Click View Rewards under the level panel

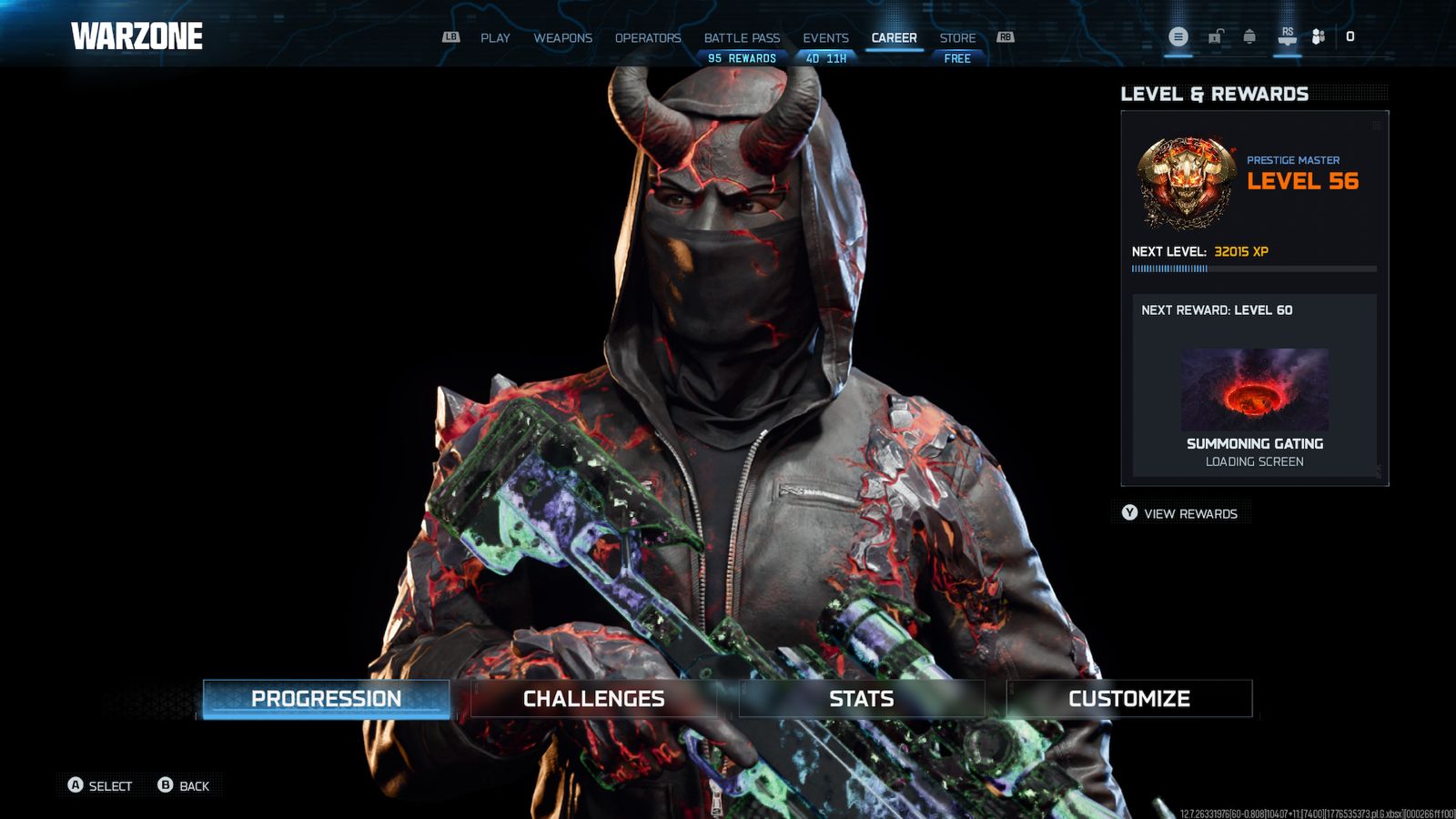tap(1181, 513)
